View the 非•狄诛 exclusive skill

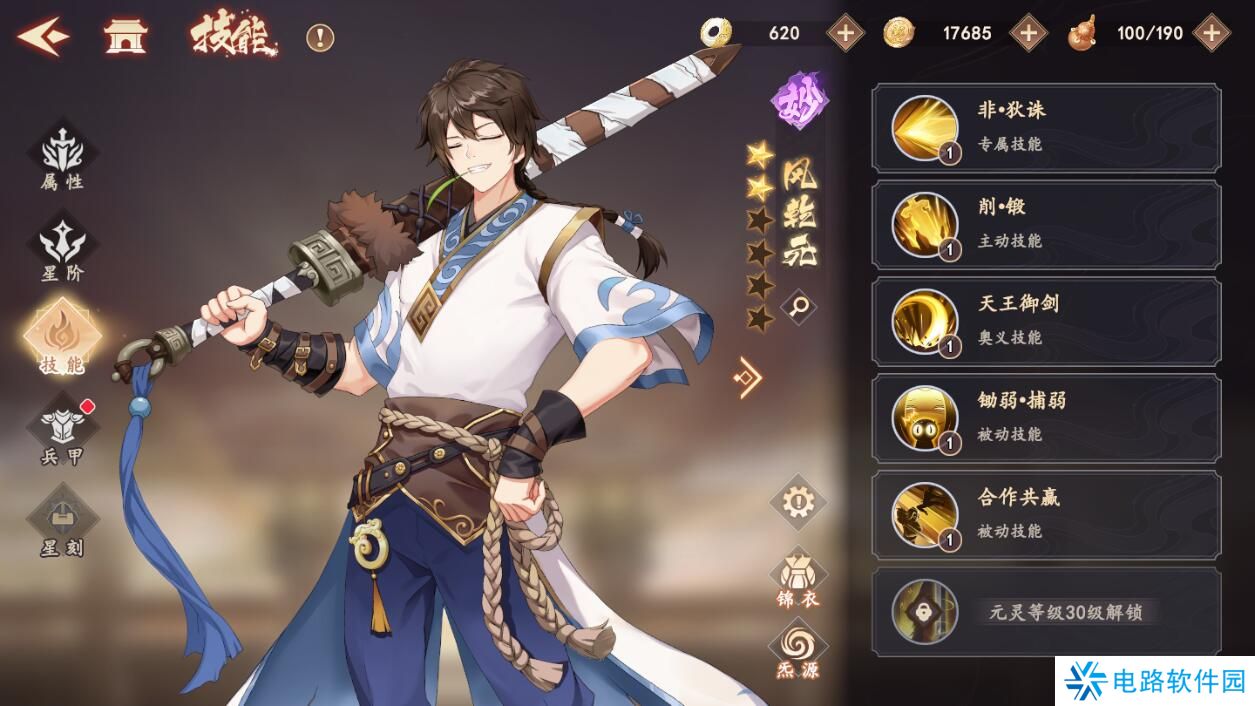pyautogui.click(x=1046, y=128)
